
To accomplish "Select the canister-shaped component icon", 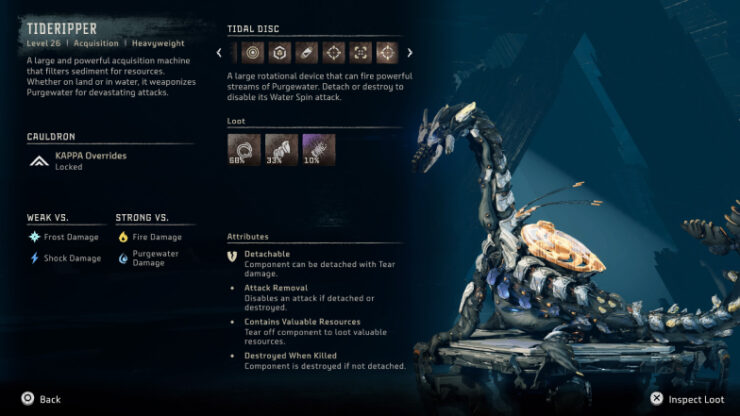I will tap(306, 53).
